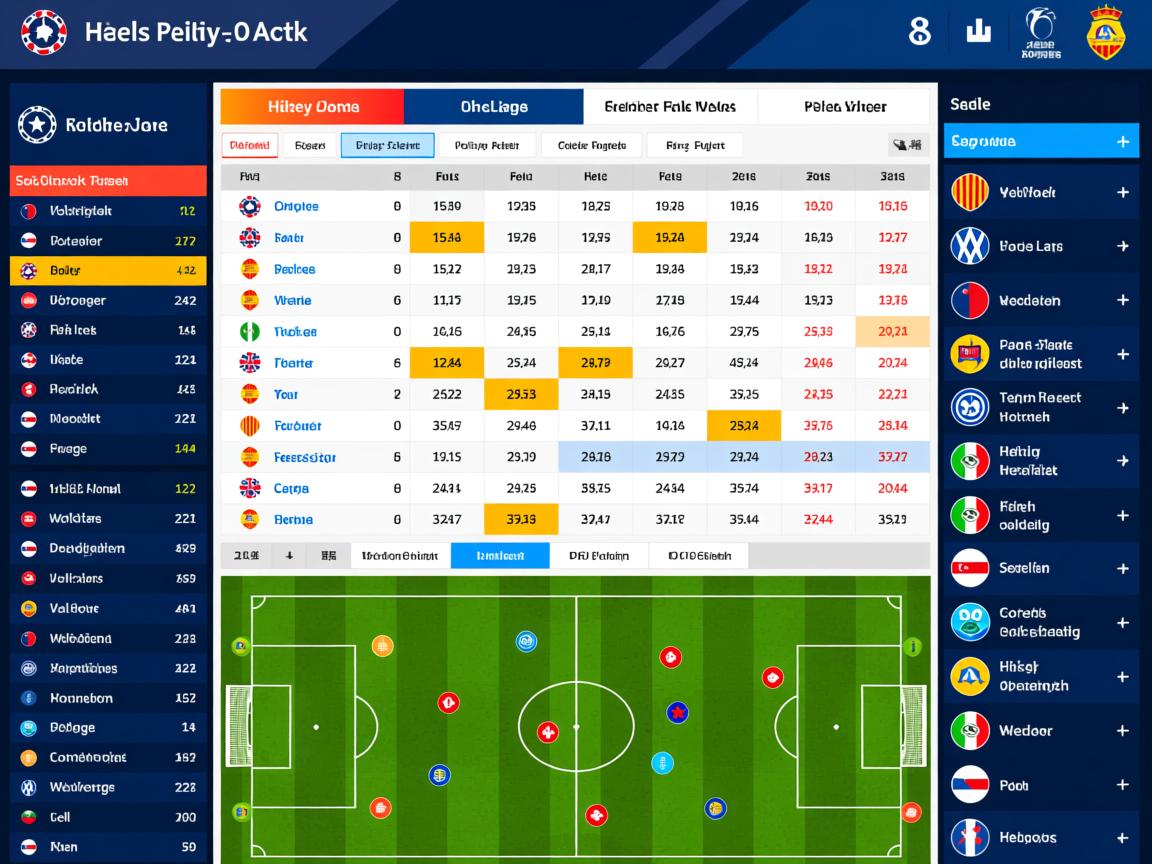Click the highlighted yellow Boity sidebar entry
Screen dimensions: 1152x864
(108, 271)
